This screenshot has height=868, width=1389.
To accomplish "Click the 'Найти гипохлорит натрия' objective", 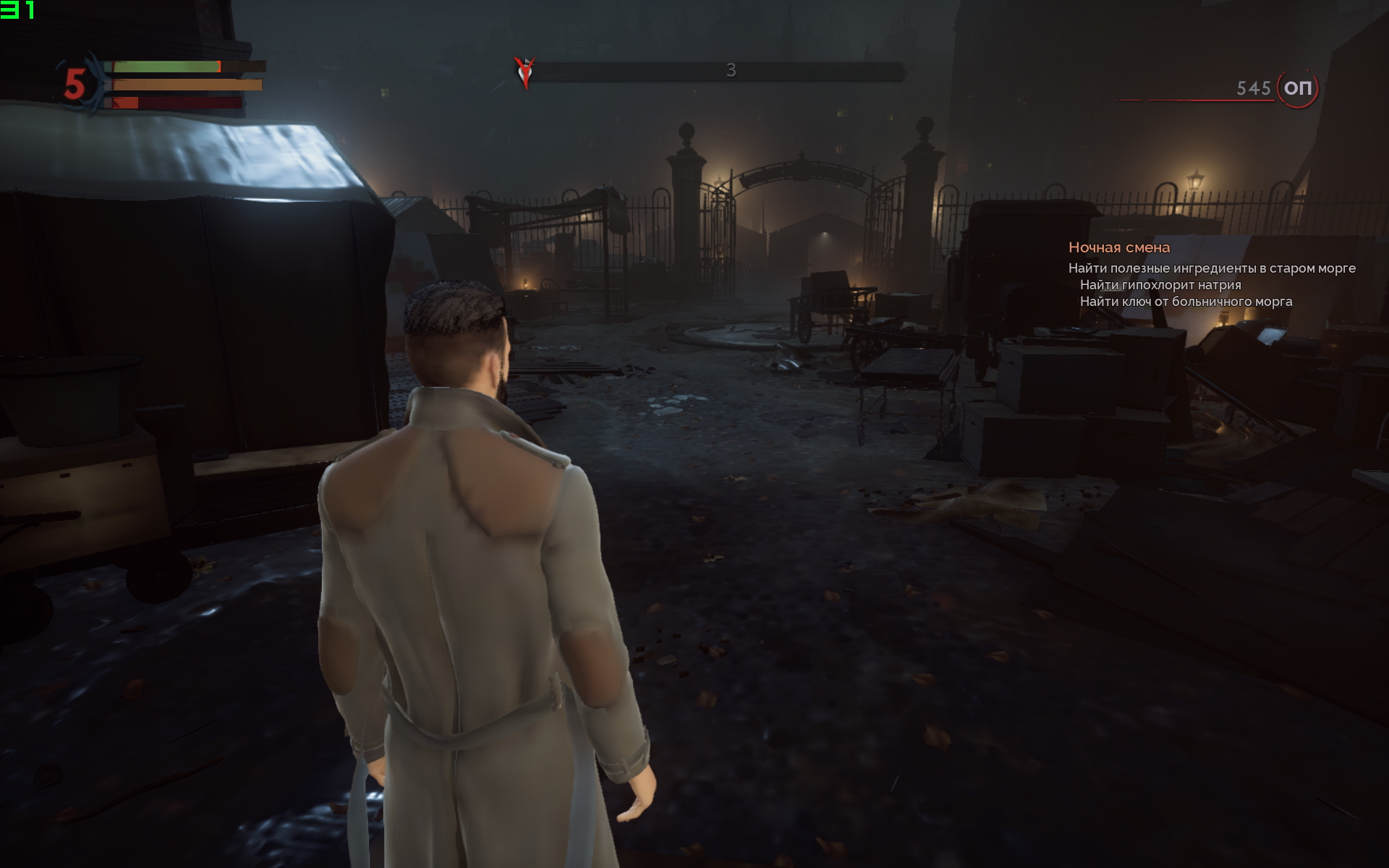I will coord(1160,285).
